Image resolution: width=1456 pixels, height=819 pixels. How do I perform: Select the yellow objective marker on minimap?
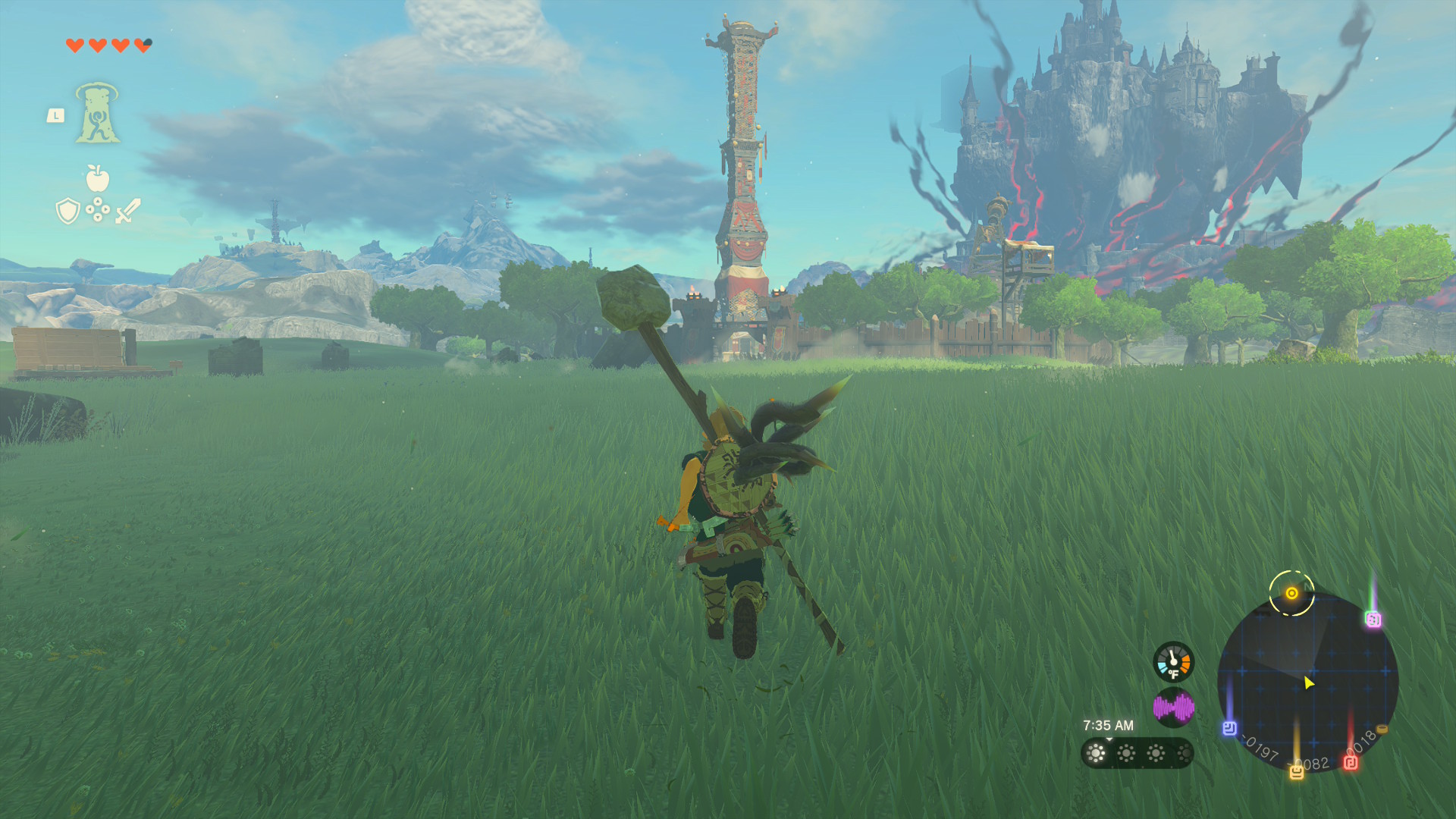(1291, 593)
